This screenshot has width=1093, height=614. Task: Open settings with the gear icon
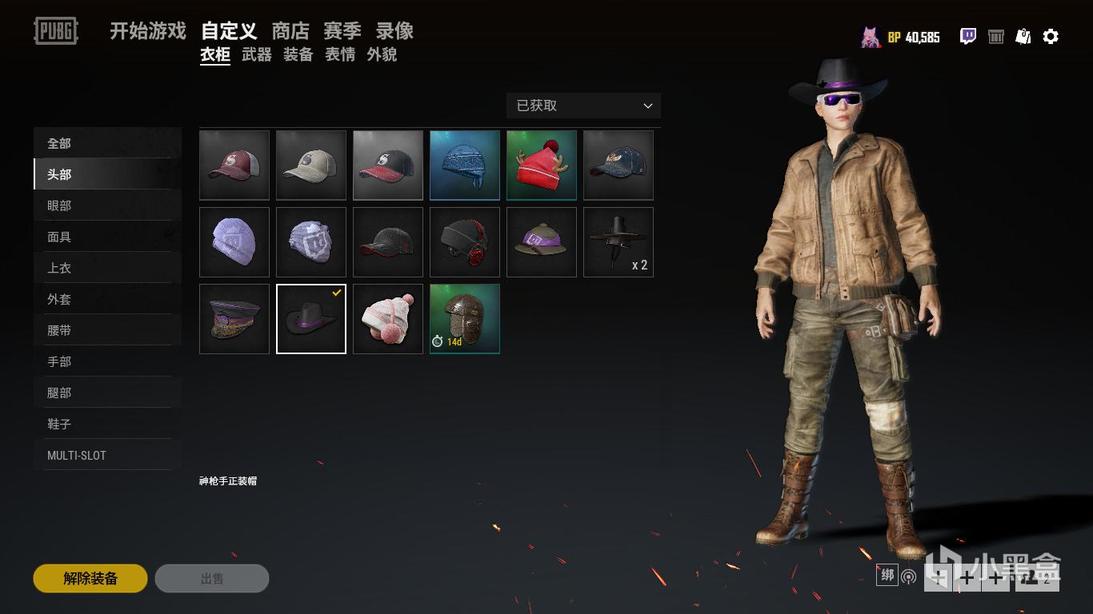point(1050,37)
